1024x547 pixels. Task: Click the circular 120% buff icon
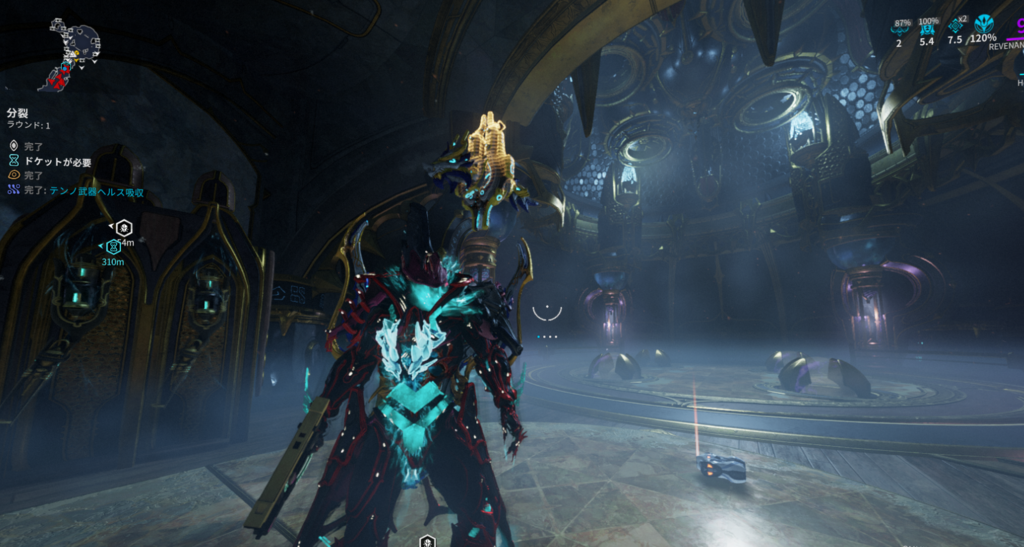pos(982,24)
